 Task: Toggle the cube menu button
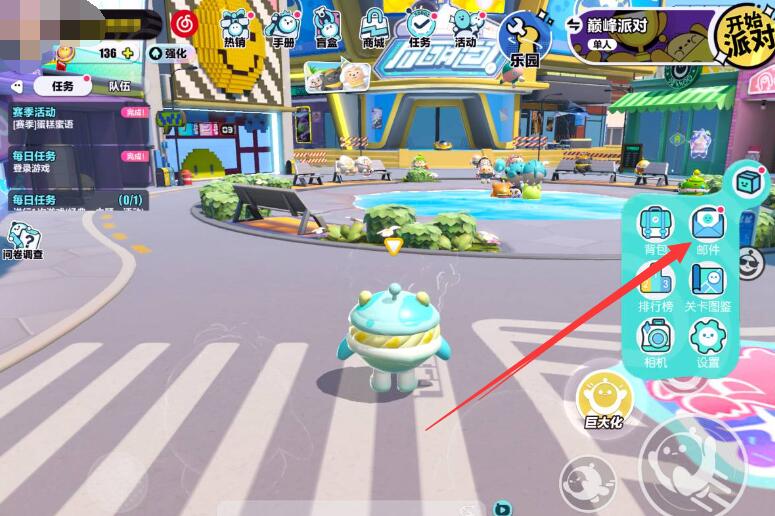[747, 182]
